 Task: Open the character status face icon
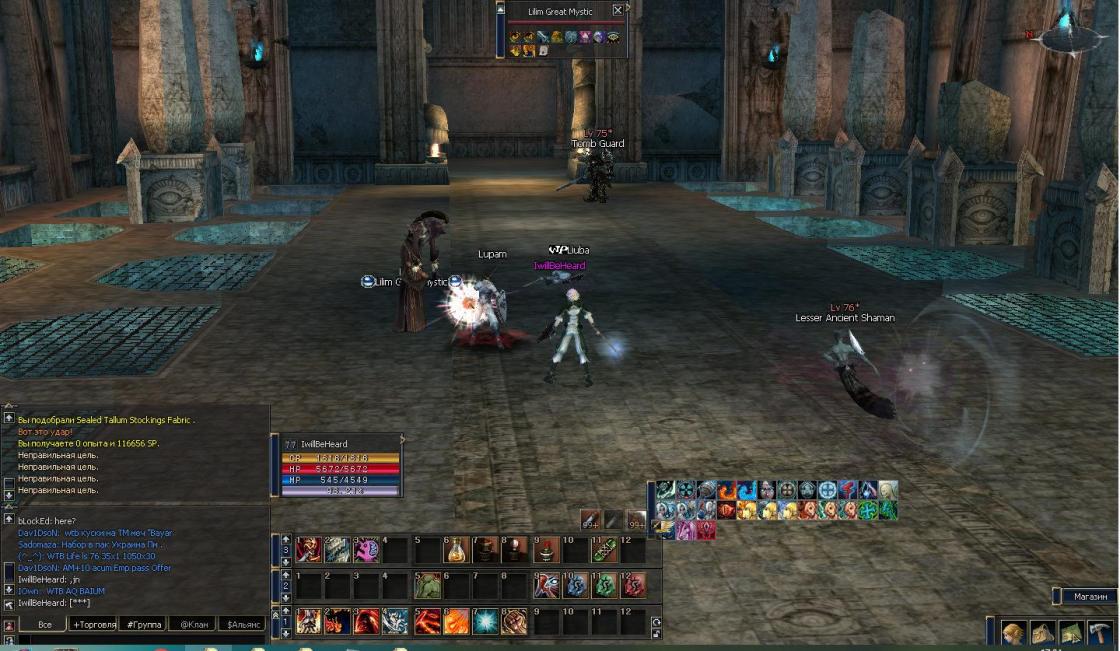(x=1014, y=633)
